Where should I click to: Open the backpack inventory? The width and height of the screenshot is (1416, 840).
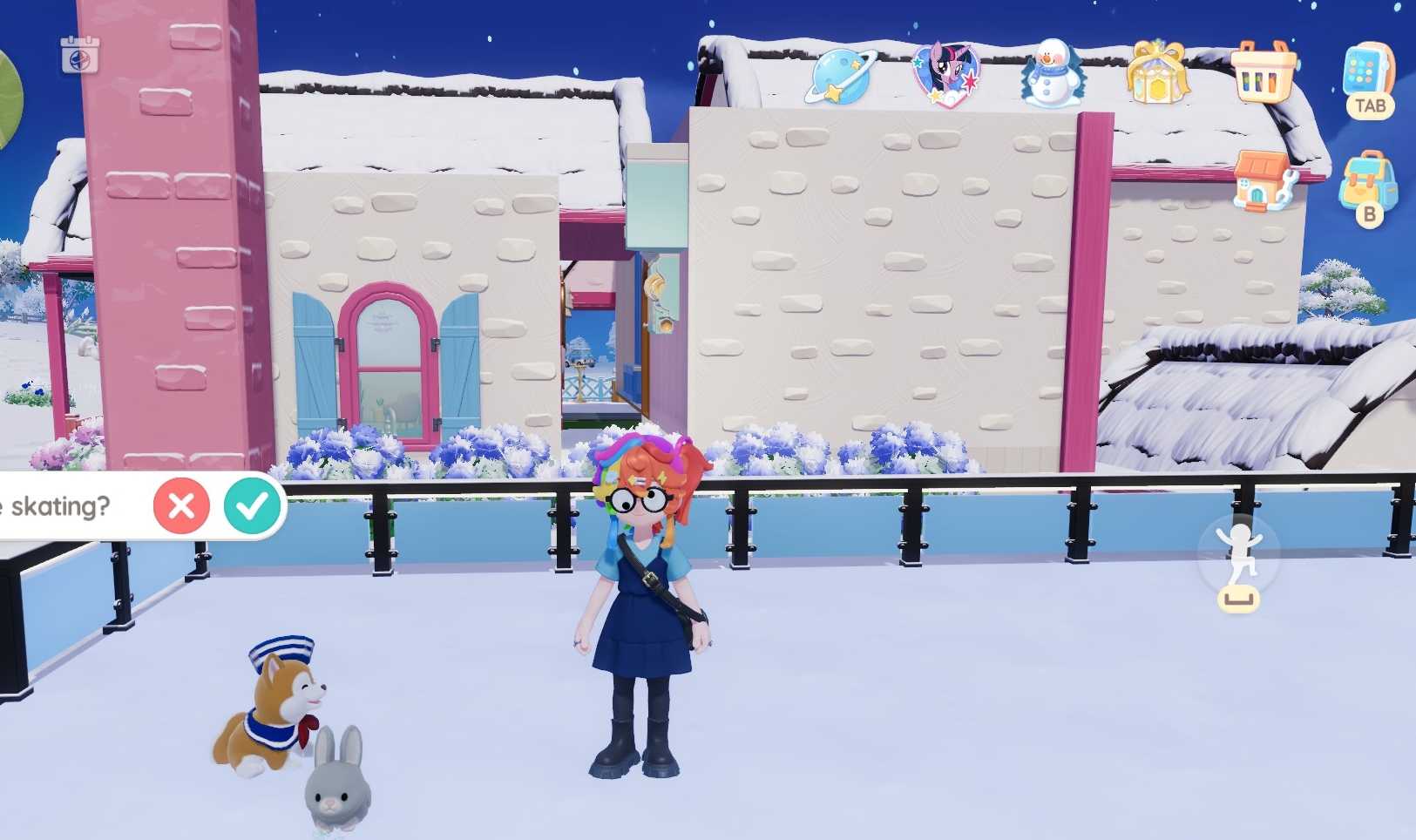click(1368, 181)
